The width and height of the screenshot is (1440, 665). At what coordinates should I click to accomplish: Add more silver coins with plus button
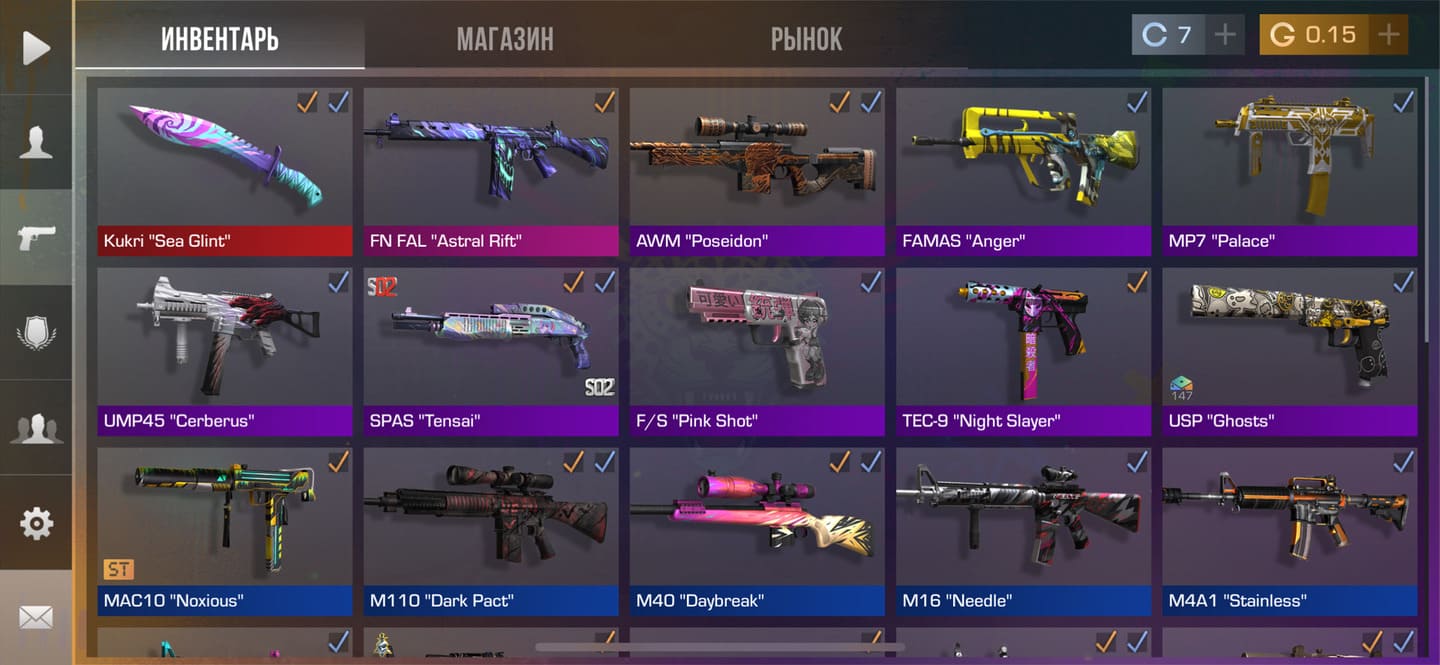coord(1224,35)
